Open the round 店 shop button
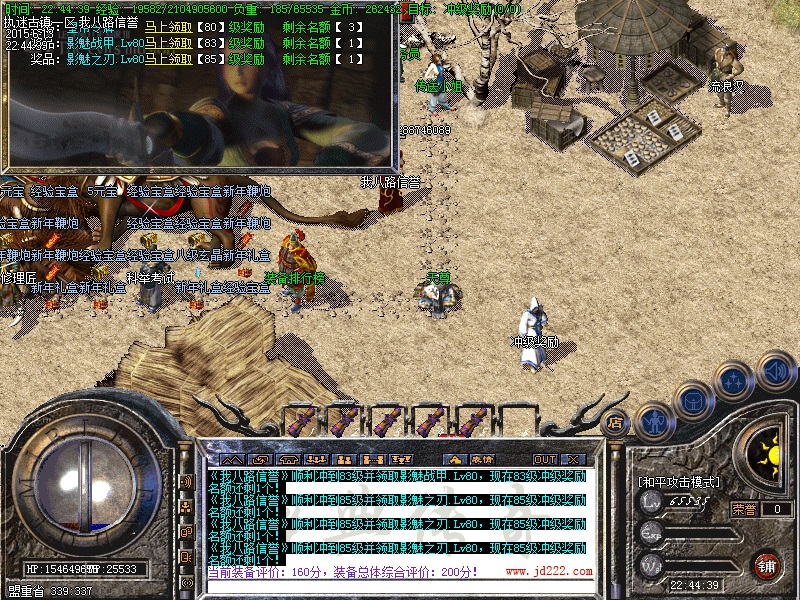The width and height of the screenshot is (800, 600). (616, 423)
